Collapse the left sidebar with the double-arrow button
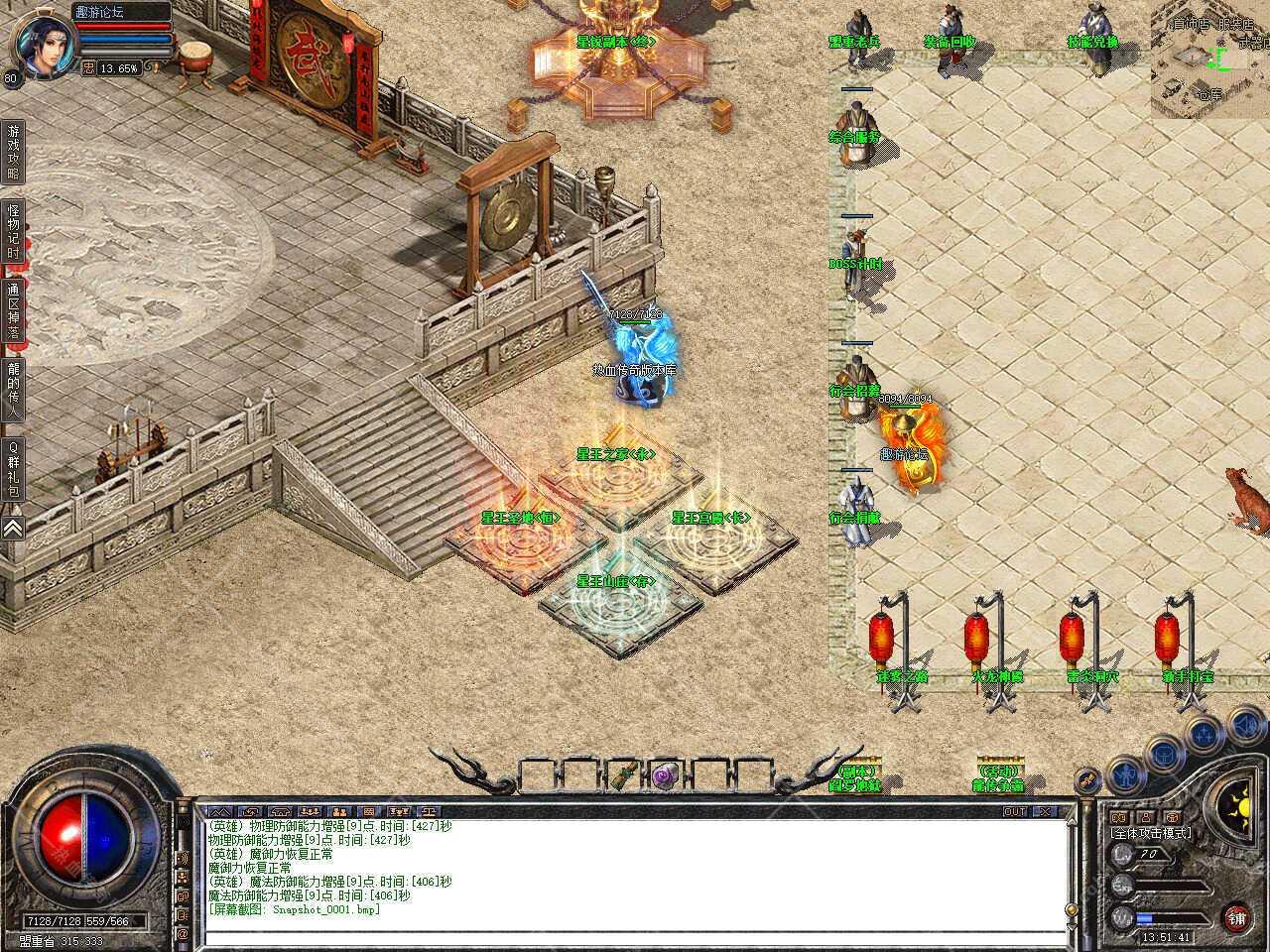Screen dimensions: 1270x952 point(13,529)
